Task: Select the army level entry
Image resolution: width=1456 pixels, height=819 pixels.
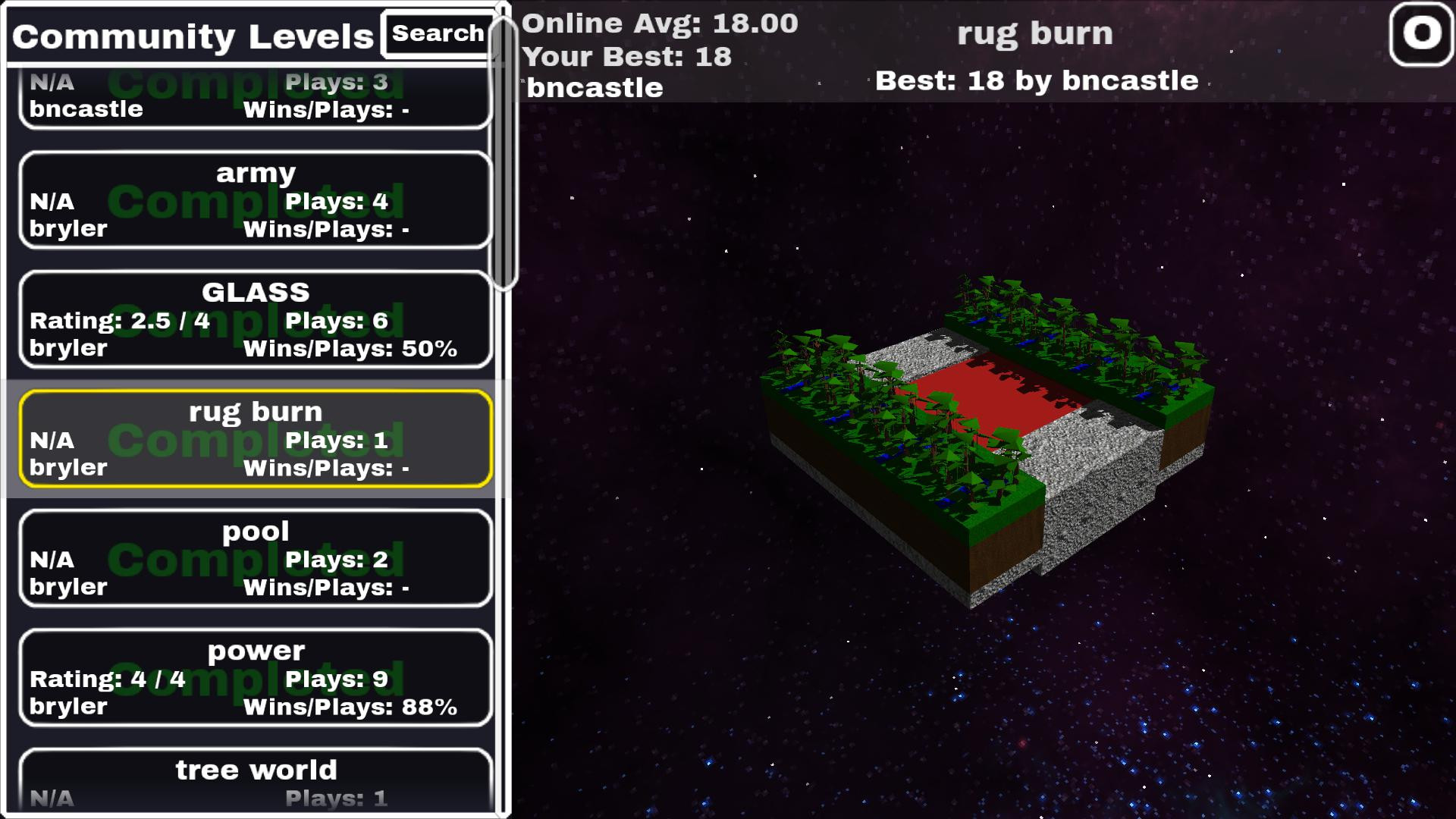Action: [256, 200]
